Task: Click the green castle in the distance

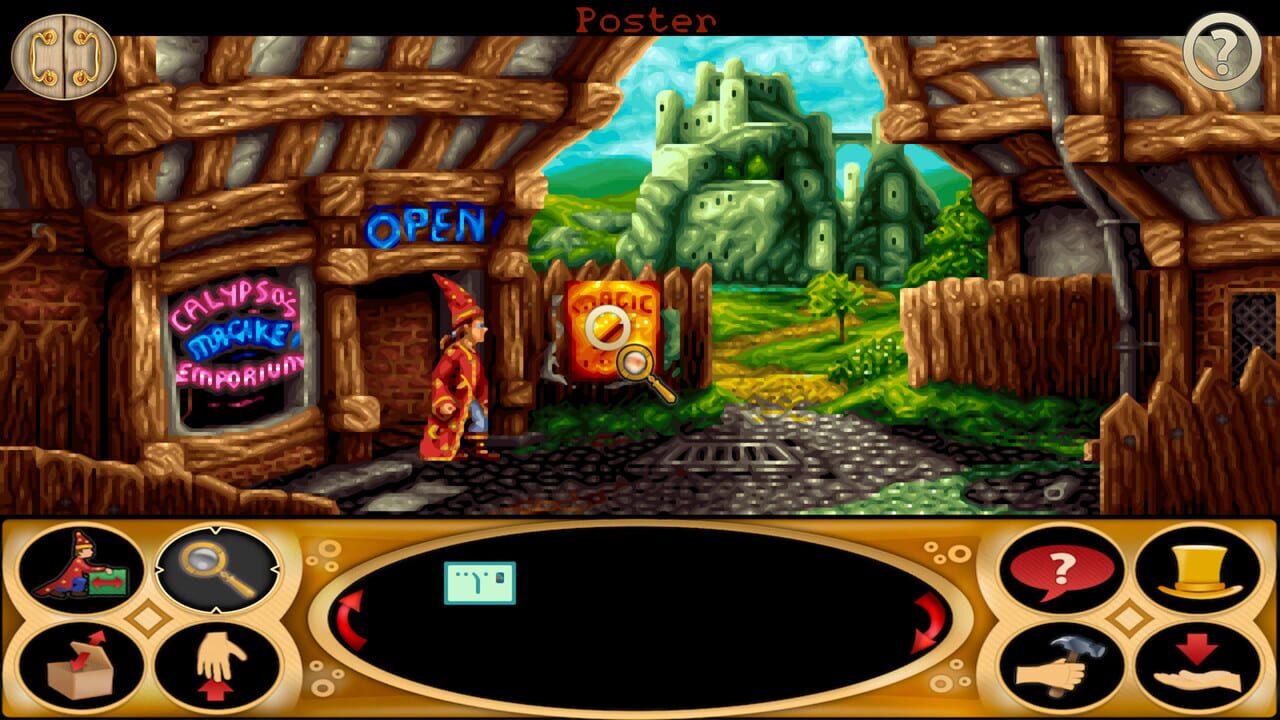Action: (x=740, y=160)
